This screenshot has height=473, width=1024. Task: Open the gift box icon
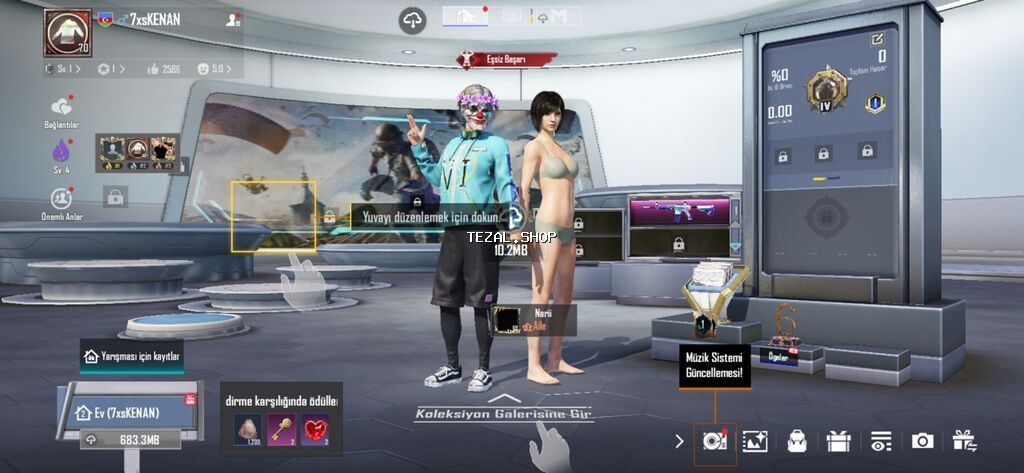pyautogui.click(x=838, y=441)
